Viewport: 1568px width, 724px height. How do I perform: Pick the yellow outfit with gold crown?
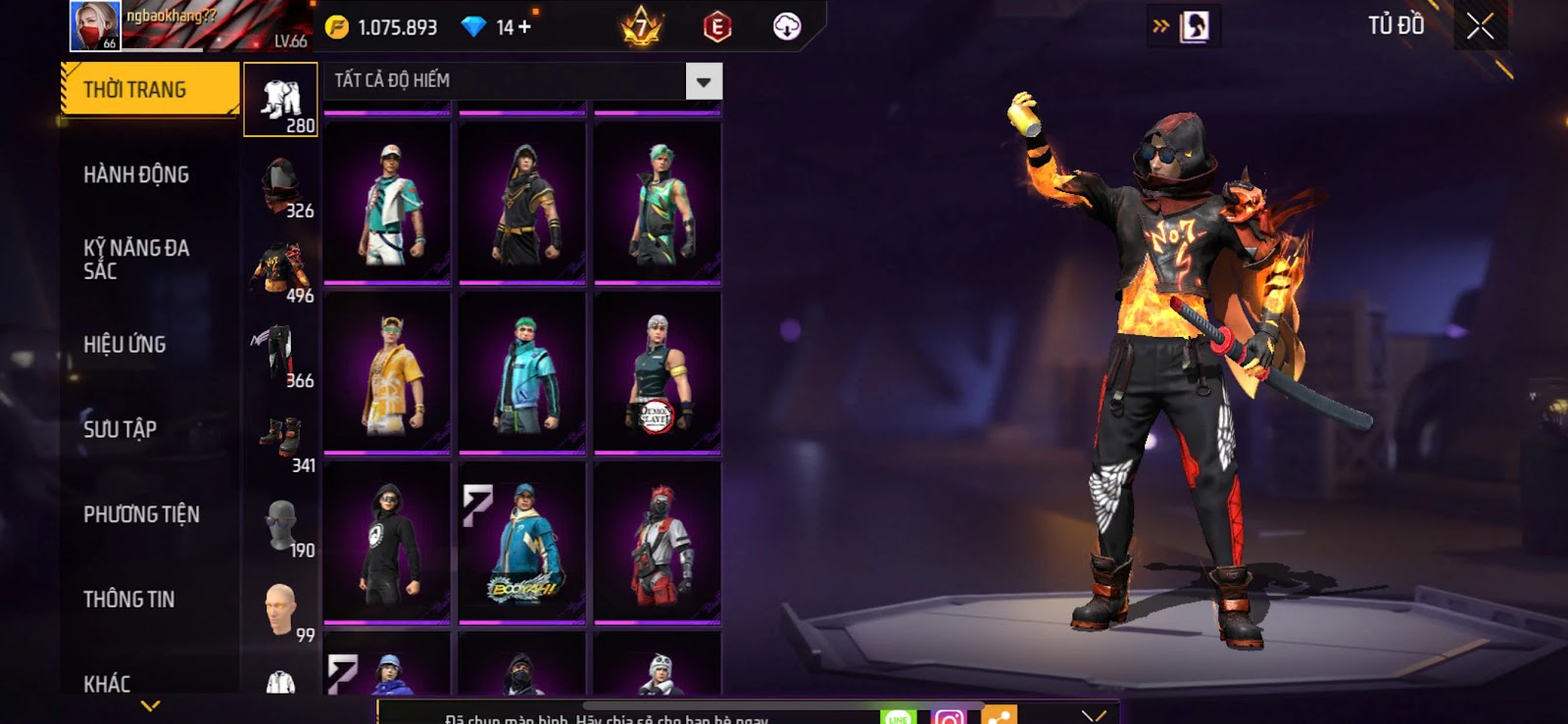(387, 373)
